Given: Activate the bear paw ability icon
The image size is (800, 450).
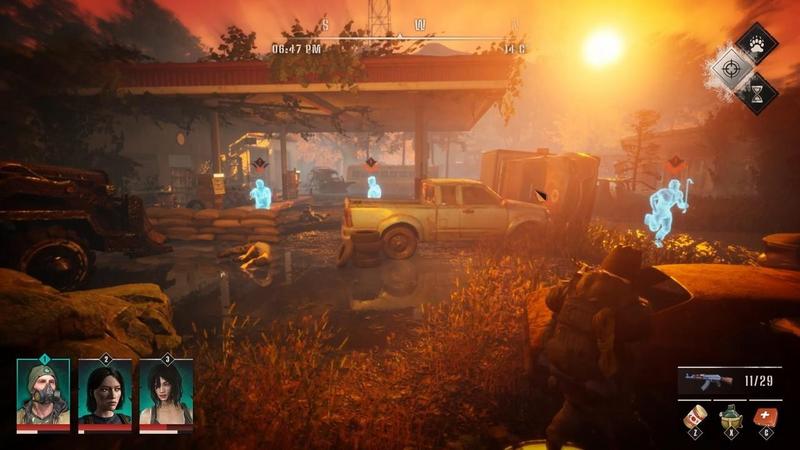Looking at the screenshot, I should tap(757, 44).
